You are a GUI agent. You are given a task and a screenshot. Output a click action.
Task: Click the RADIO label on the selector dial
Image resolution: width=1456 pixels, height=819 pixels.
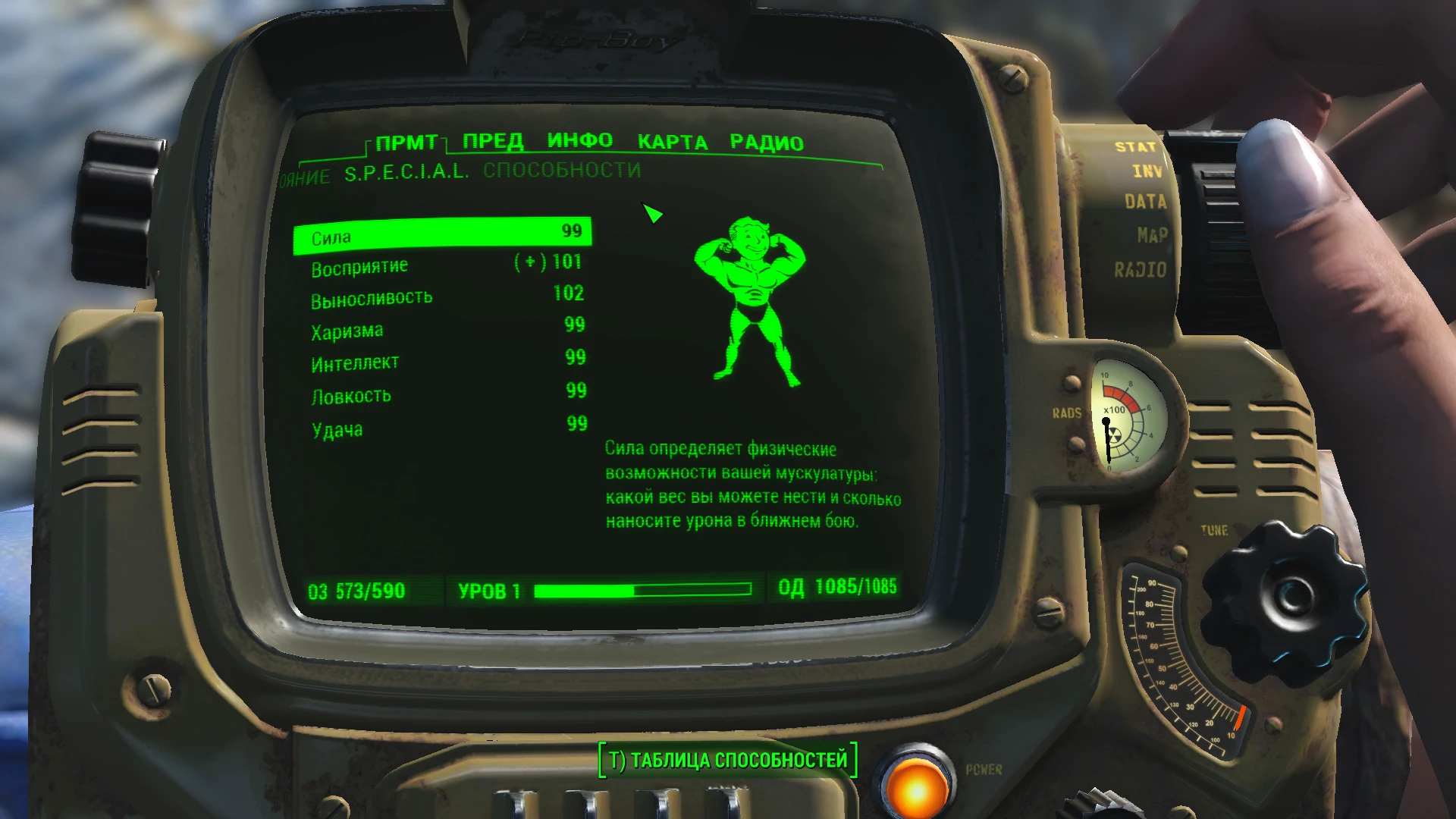point(1140,268)
